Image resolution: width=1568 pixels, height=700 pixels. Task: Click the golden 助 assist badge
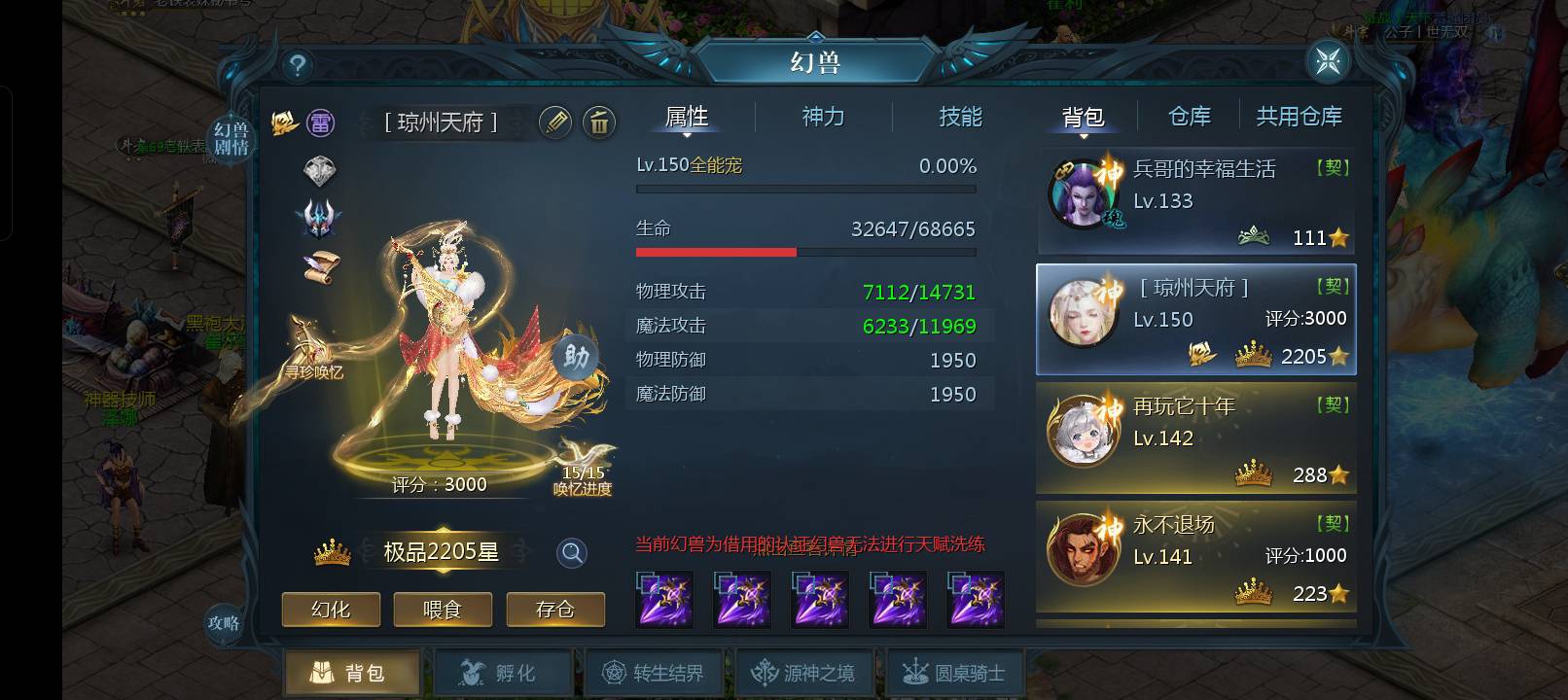577,358
